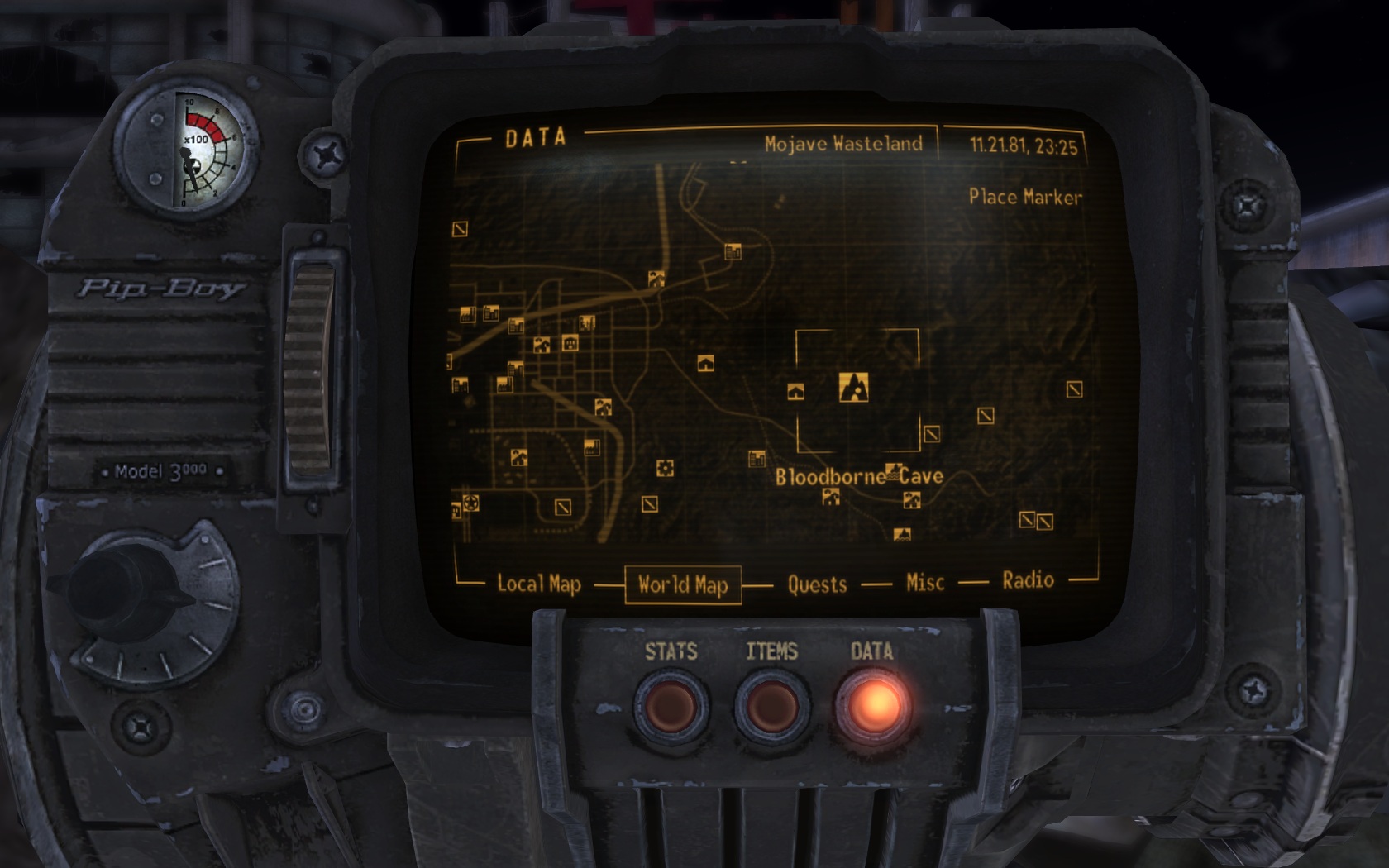Open the STATS section button

(x=671, y=707)
